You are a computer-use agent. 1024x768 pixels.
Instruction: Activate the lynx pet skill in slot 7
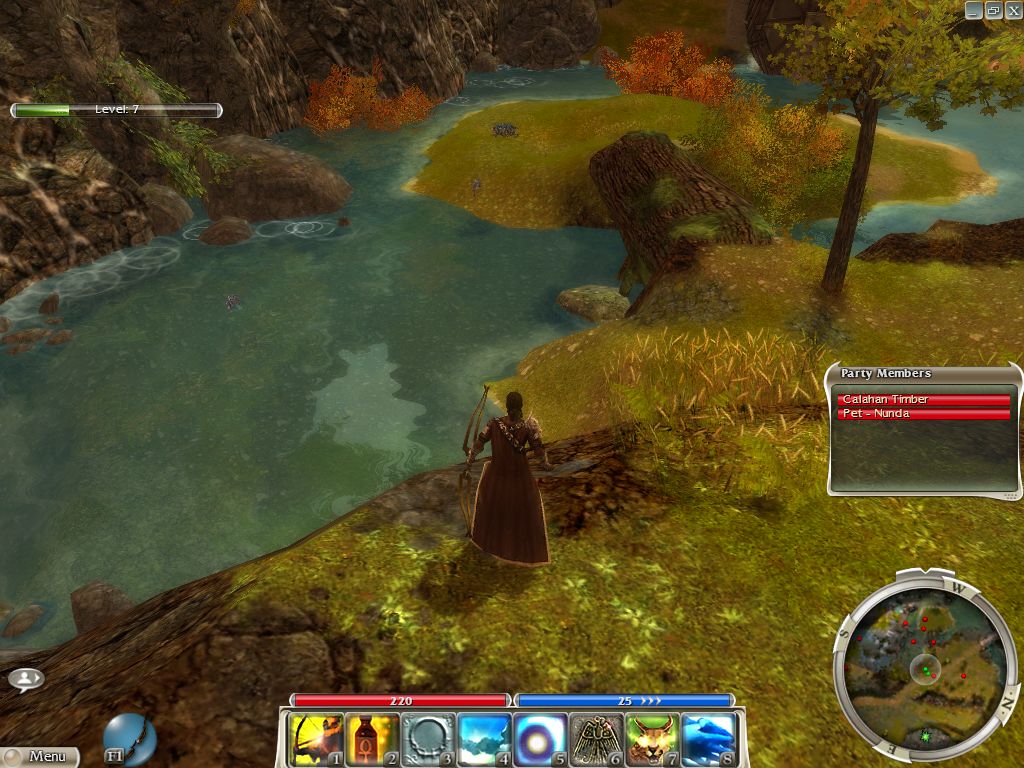tap(653, 739)
